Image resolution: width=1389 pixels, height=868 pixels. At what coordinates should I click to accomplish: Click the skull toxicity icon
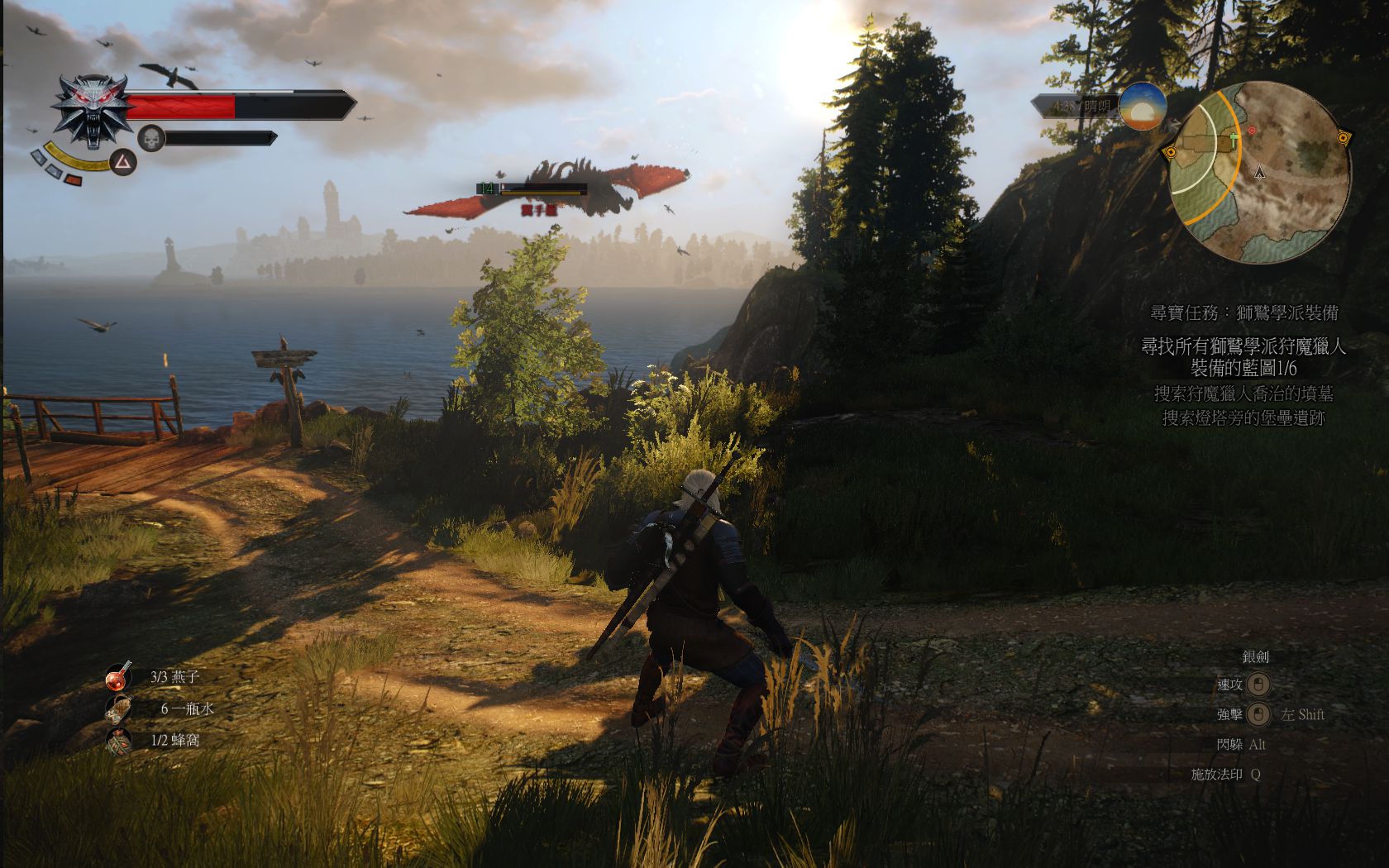tap(151, 138)
